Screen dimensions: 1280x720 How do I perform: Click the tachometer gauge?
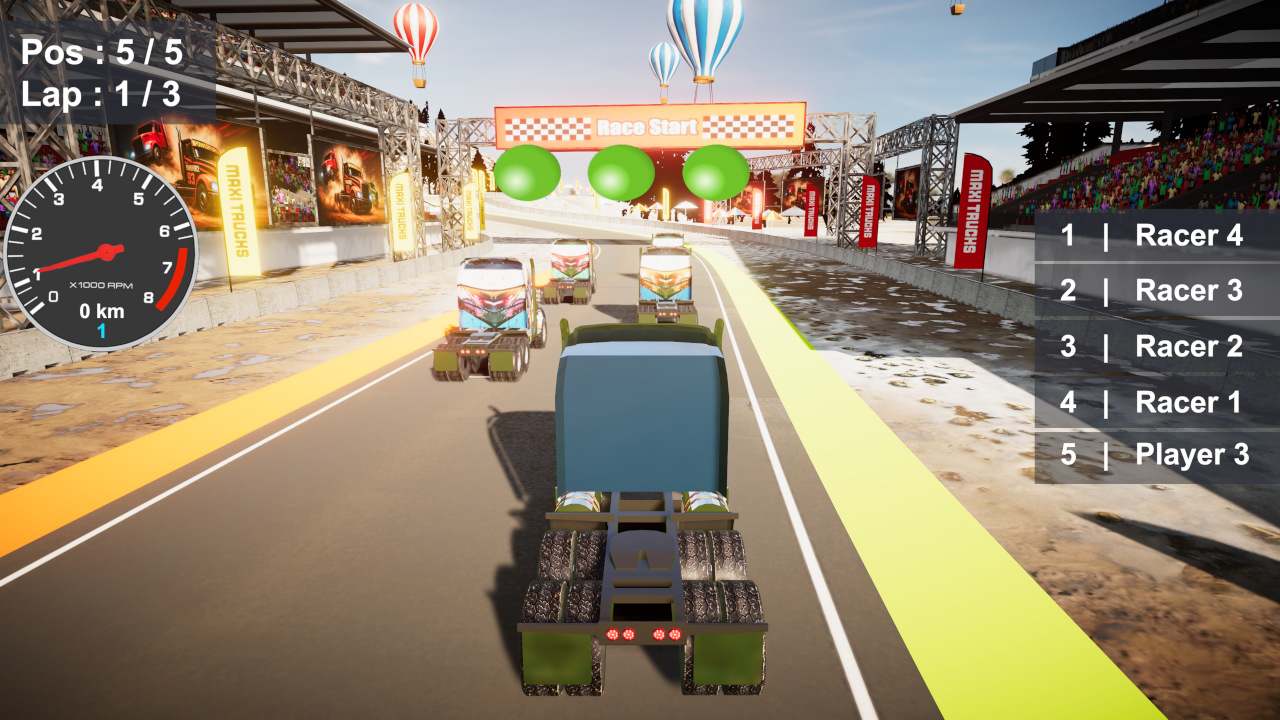[105, 250]
